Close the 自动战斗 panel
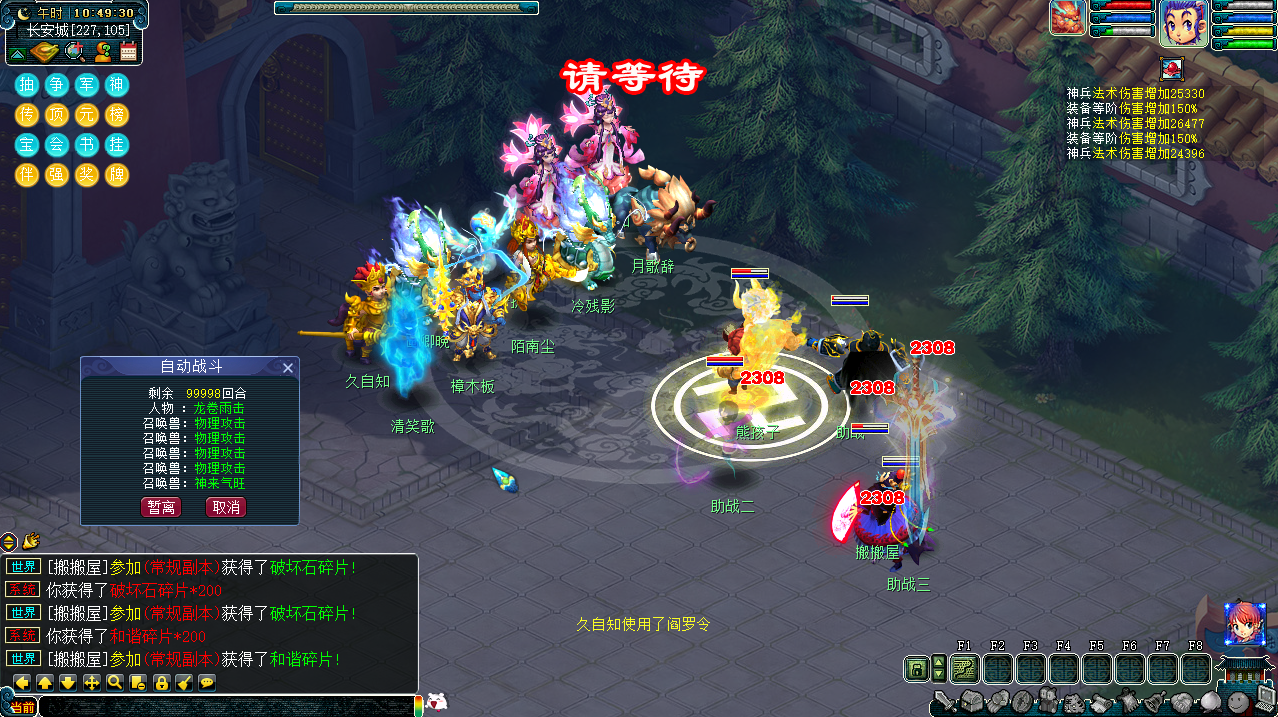The height and width of the screenshot is (717, 1278). (288, 368)
